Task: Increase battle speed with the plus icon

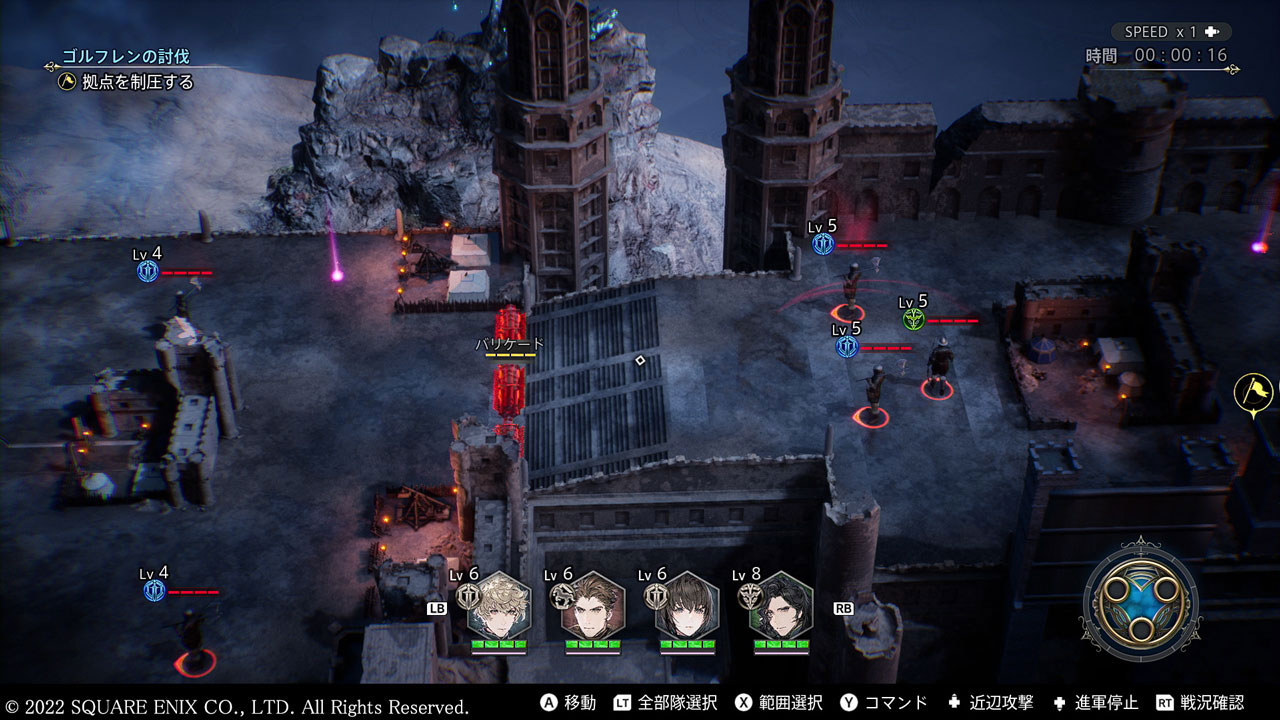Action: [x=1212, y=32]
